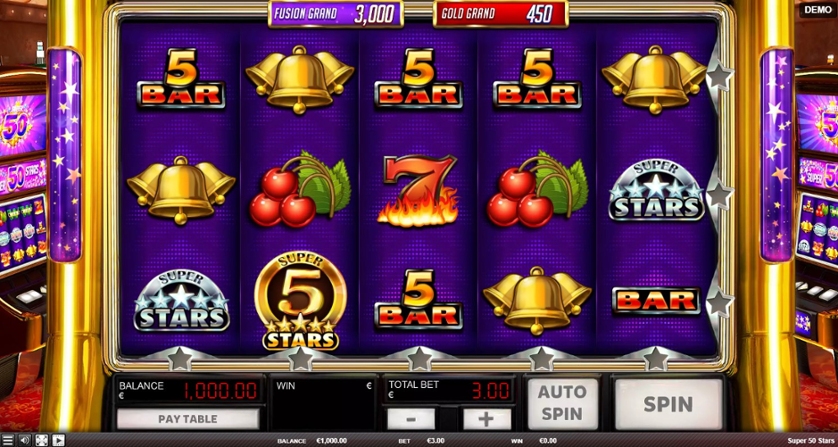Screen dimensions: 838x447
Task: Click the play arrow icon in bottom bar
Action: point(59,440)
